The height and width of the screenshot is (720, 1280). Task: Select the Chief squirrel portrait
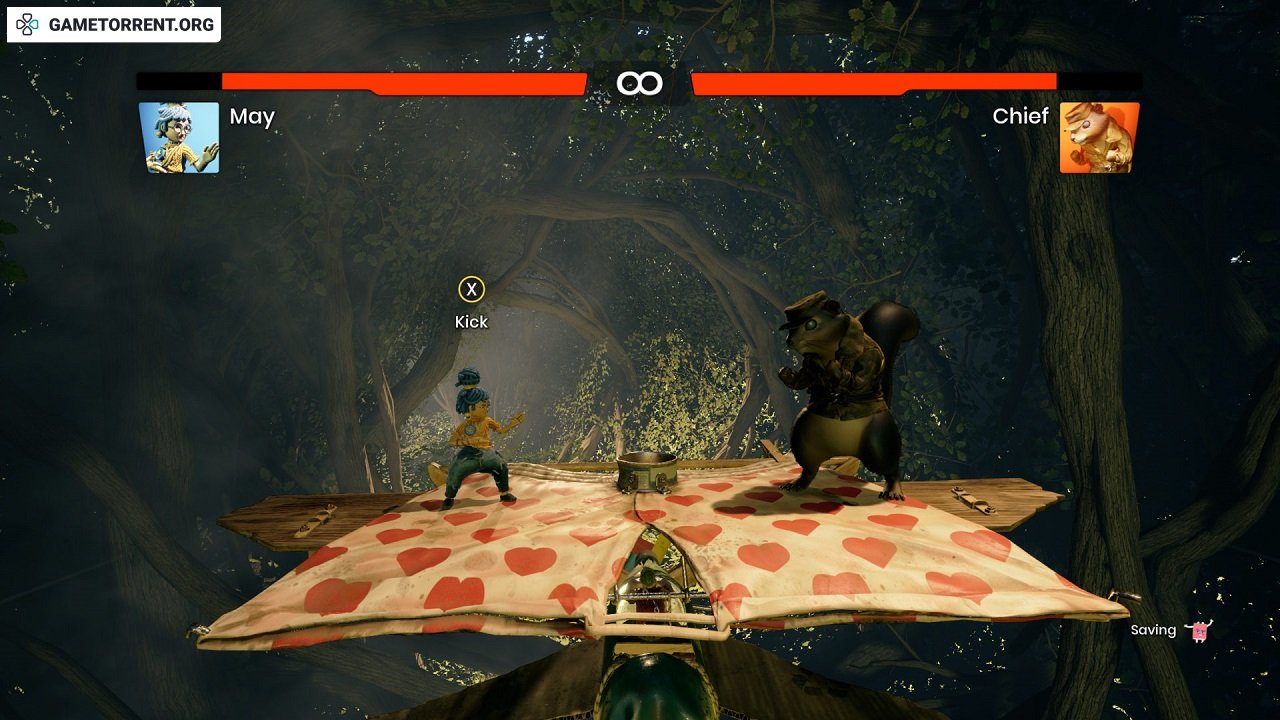click(1099, 138)
